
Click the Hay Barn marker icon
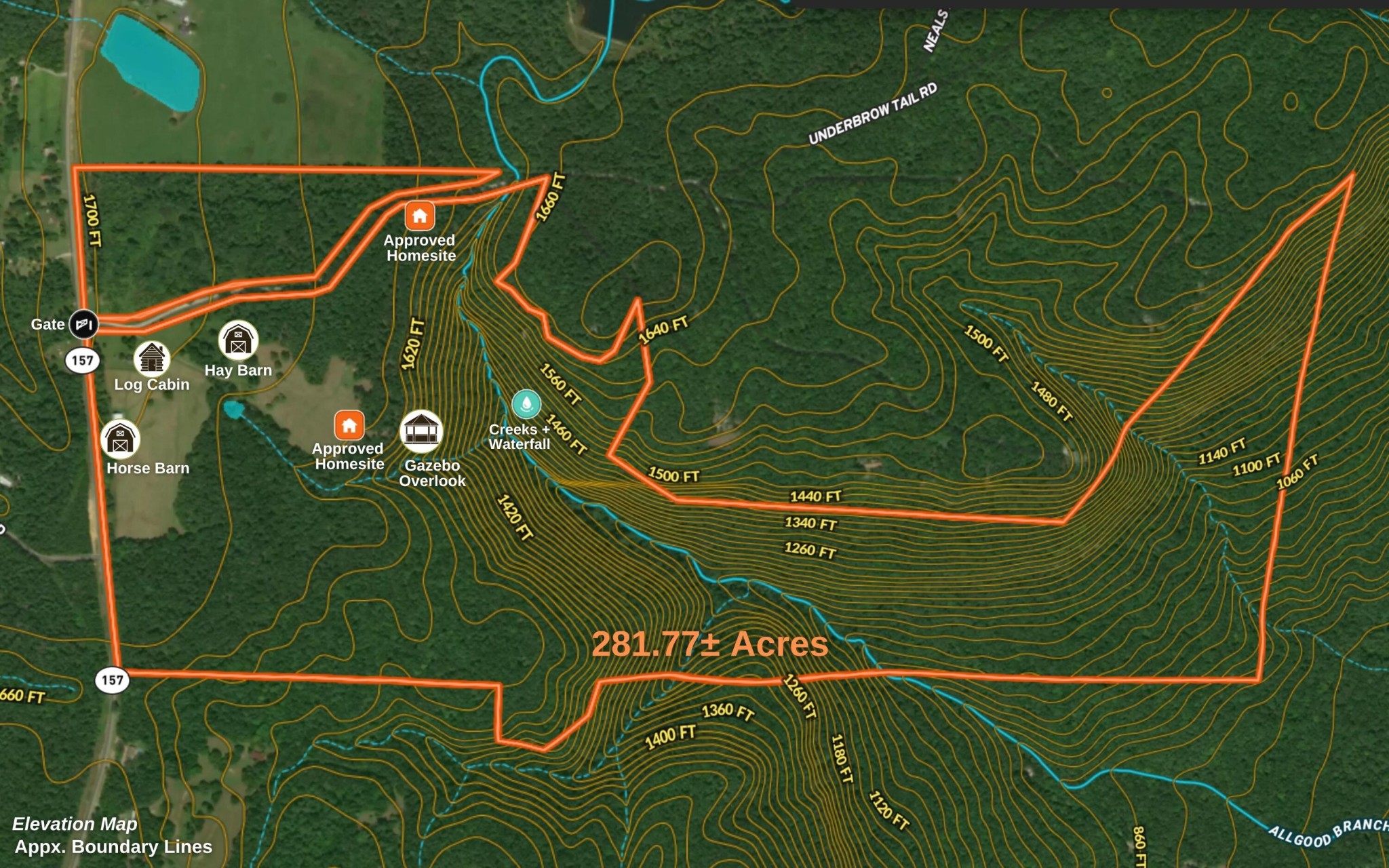238,340
